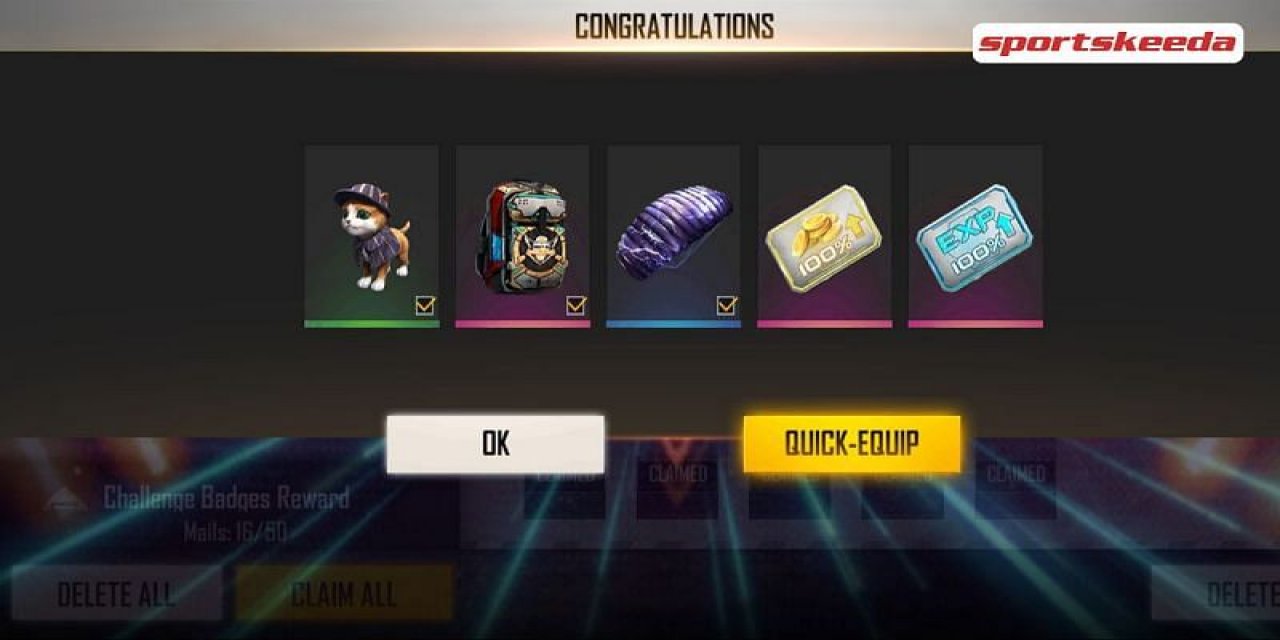Toggle the checkbox on the kitten card

coord(425,306)
